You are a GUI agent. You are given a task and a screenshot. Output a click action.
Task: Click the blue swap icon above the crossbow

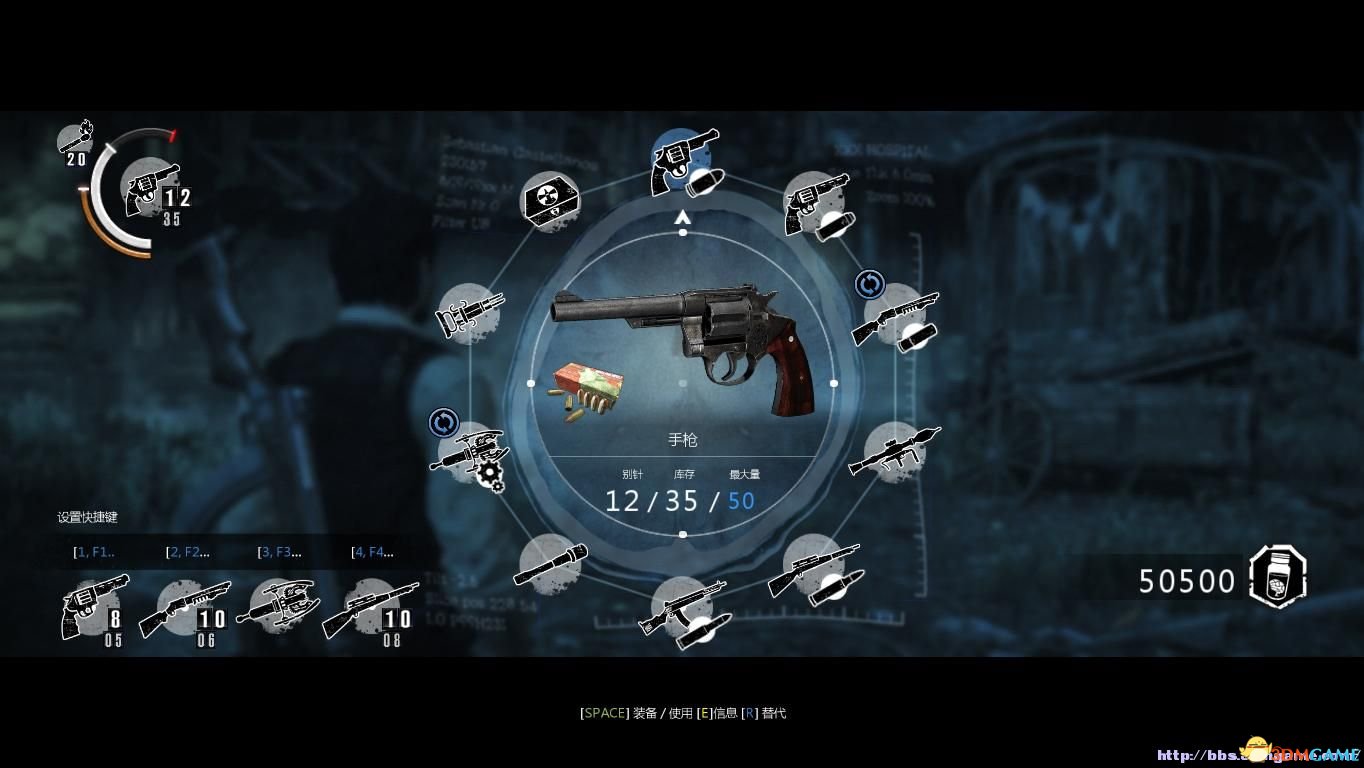[443, 422]
